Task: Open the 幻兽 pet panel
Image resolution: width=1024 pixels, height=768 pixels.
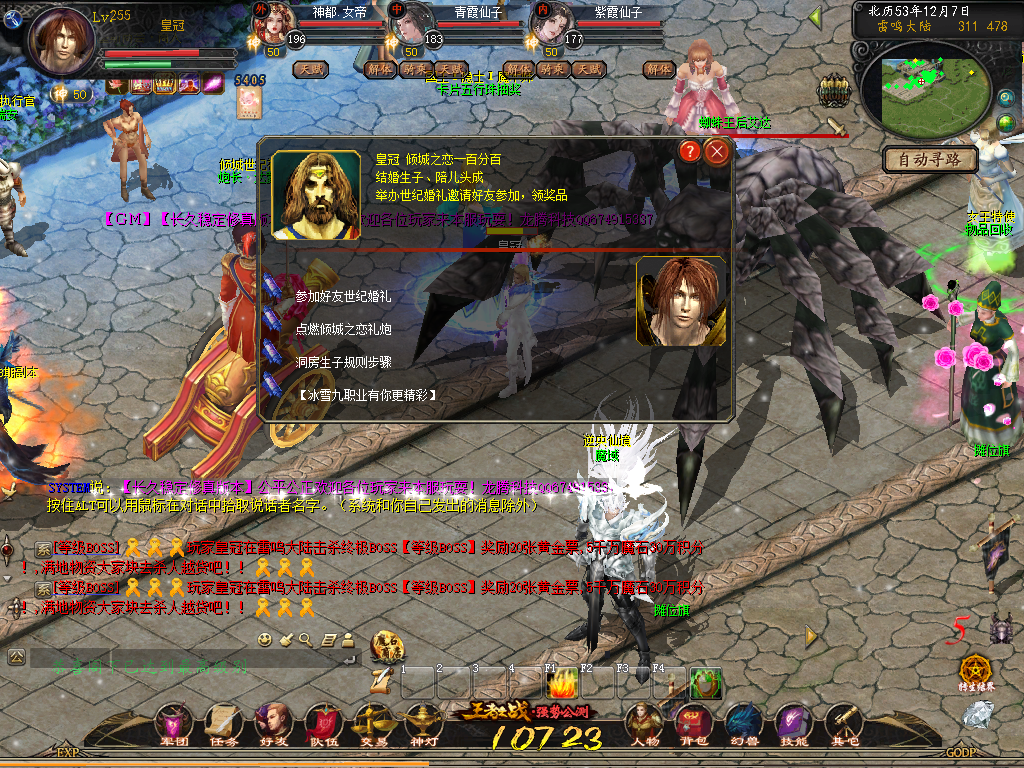Action: [743, 722]
